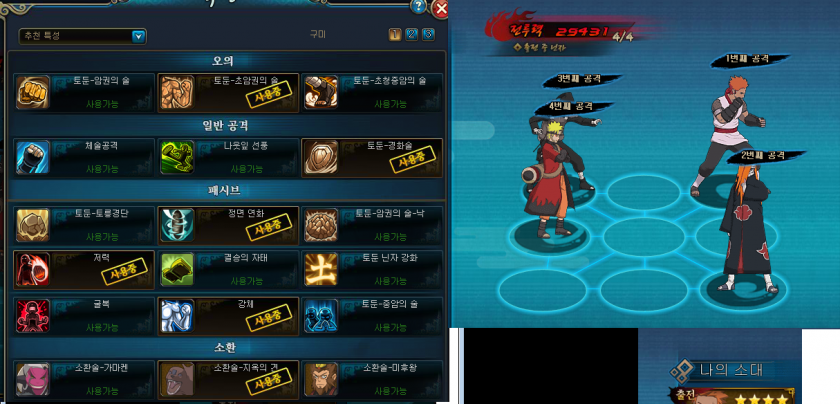Open the 추천 특성 dropdown
840x404 pixels.
pos(139,36)
